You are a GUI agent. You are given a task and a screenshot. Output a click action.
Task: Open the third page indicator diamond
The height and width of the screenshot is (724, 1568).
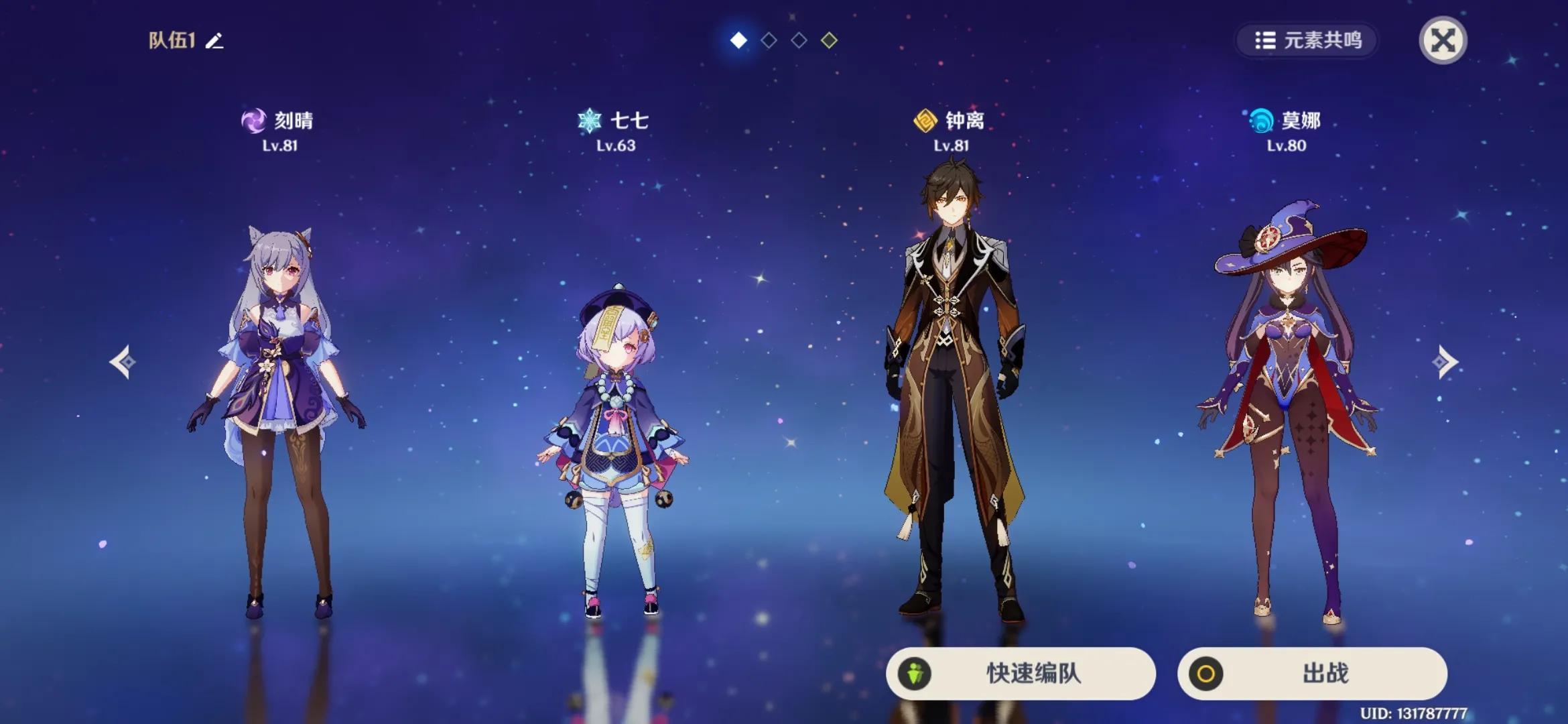(798, 40)
